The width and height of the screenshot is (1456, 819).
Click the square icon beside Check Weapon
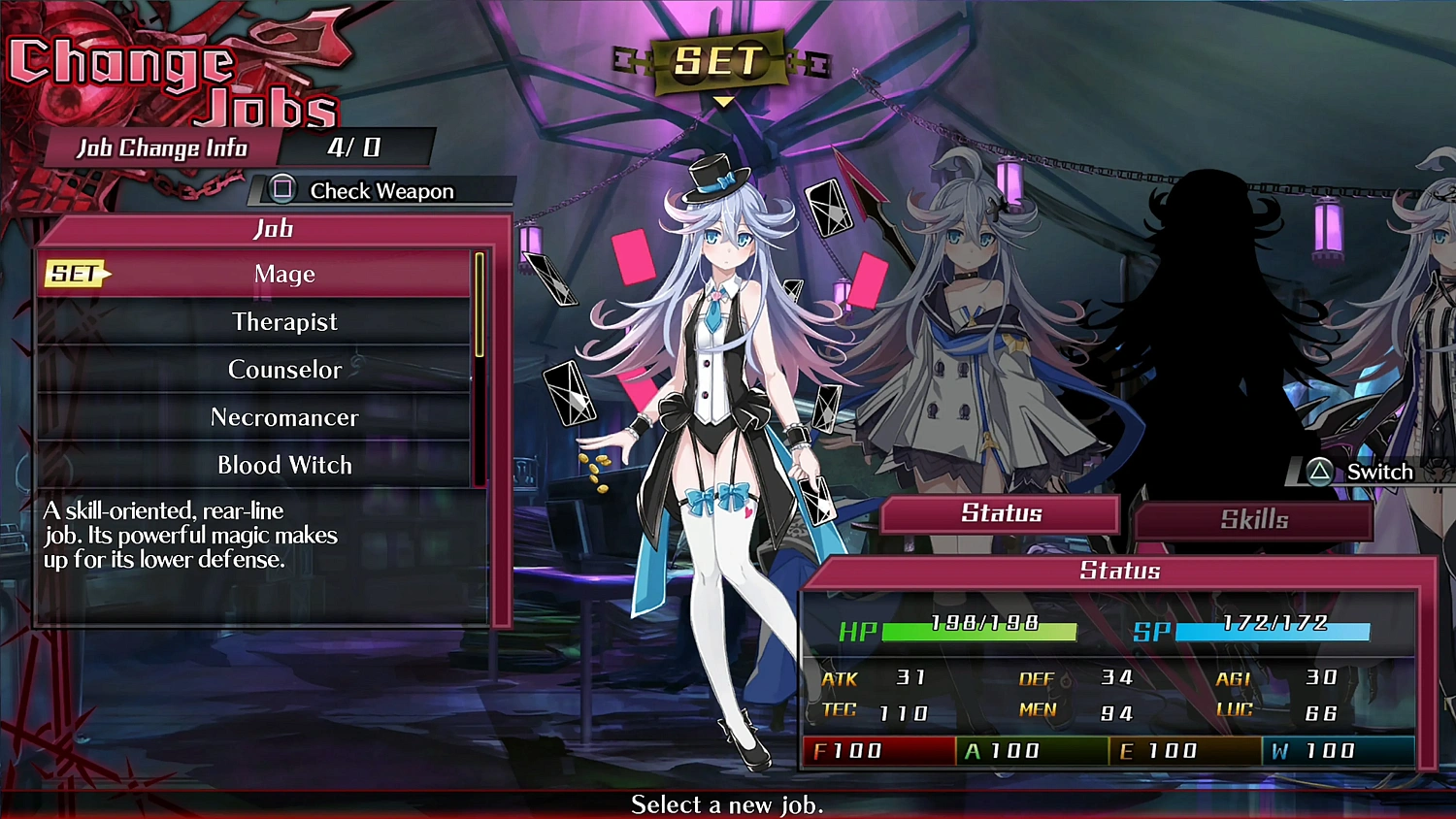[x=281, y=189]
